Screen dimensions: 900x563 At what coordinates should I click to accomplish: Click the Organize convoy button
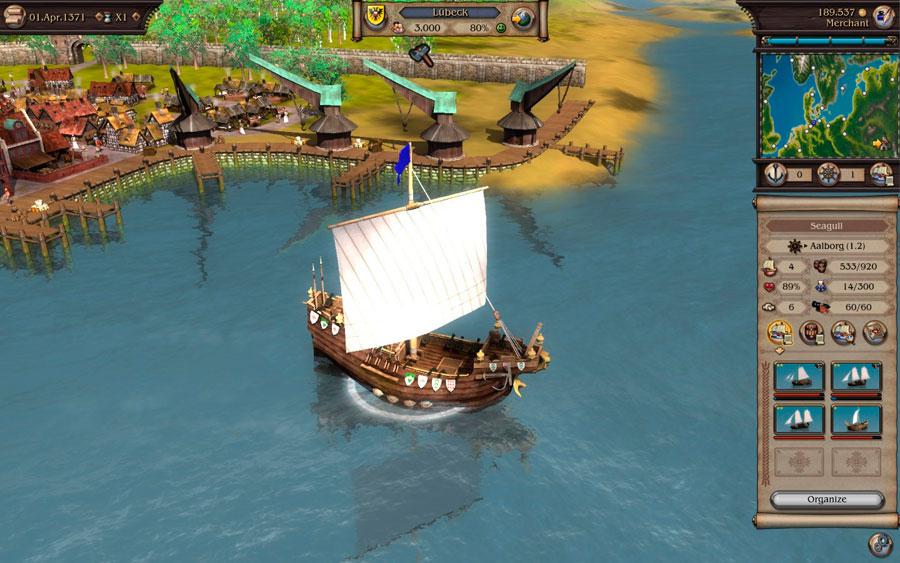[x=826, y=499]
